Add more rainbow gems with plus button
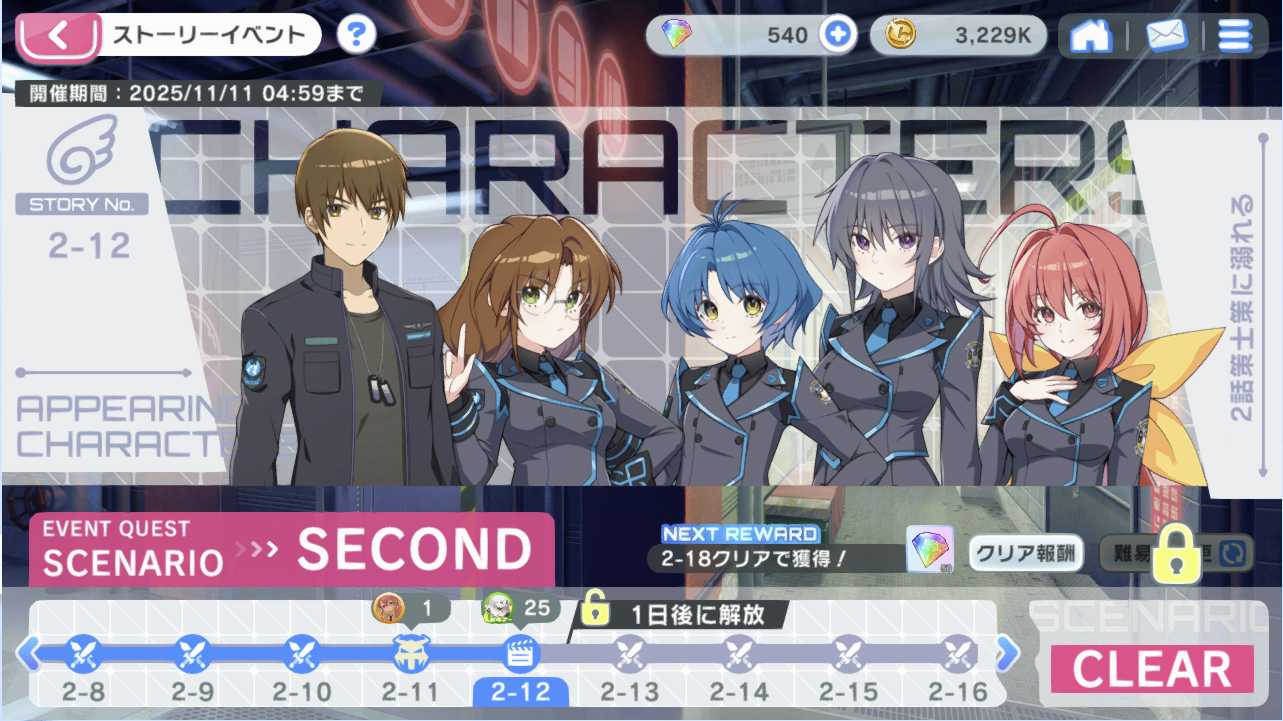This screenshot has width=1283, height=721. pyautogui.click(x=837, y=36)
